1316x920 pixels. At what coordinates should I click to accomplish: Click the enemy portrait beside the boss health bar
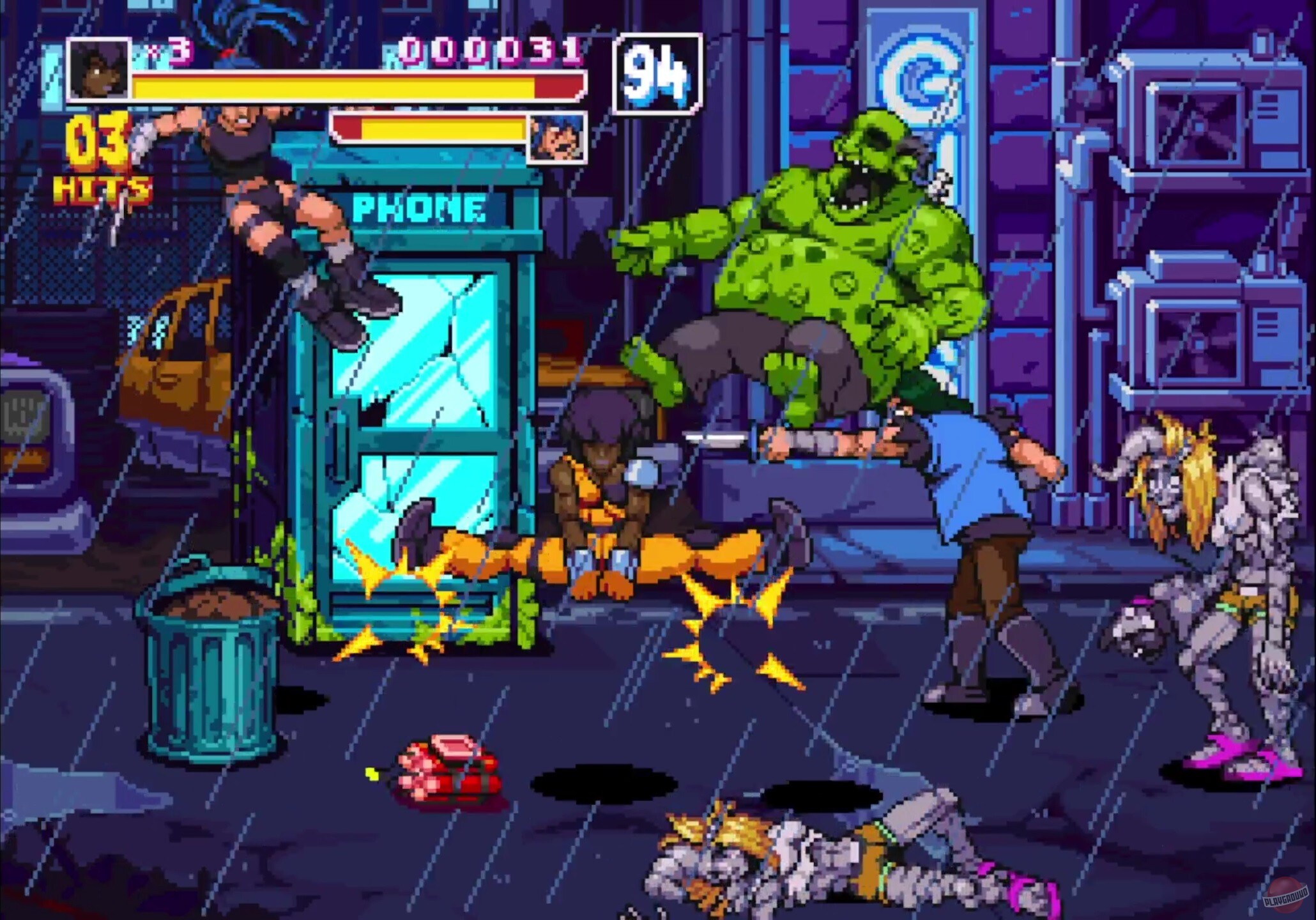point(557,136)
